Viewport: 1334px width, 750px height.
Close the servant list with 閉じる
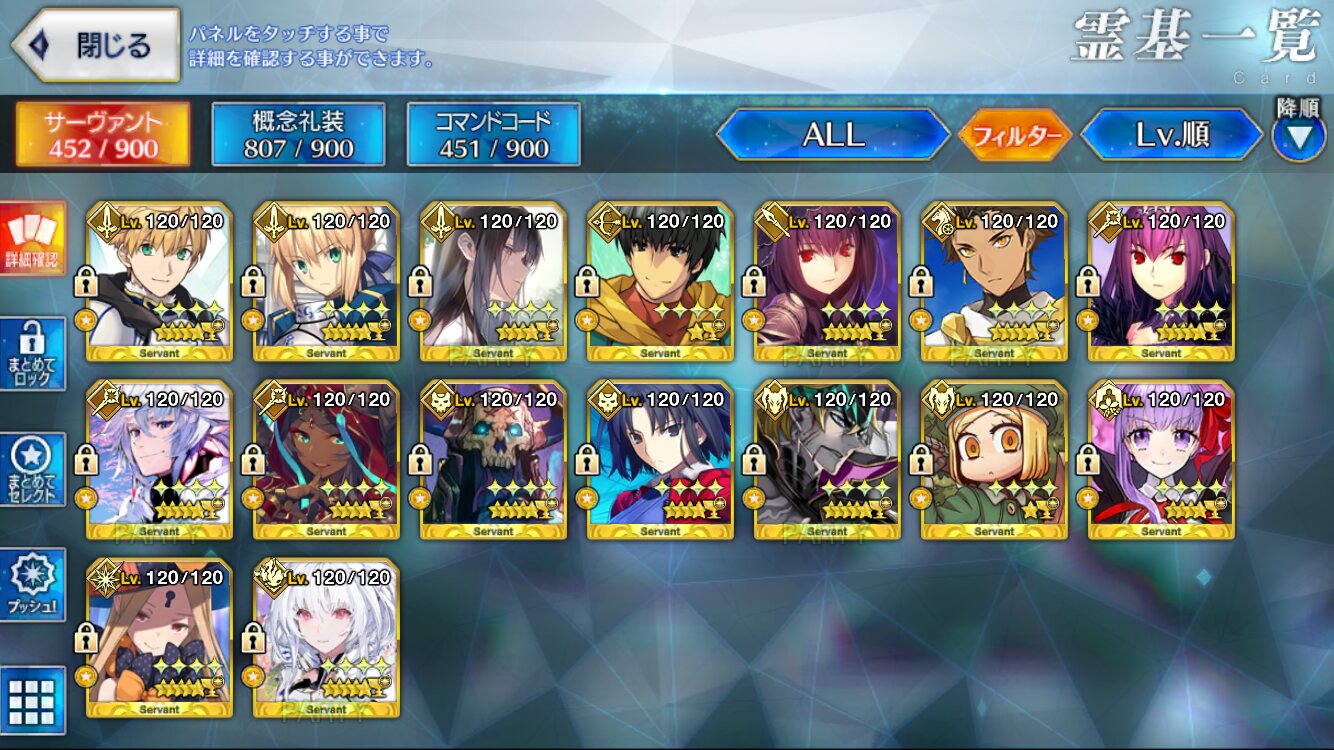[x=97, y=45]
